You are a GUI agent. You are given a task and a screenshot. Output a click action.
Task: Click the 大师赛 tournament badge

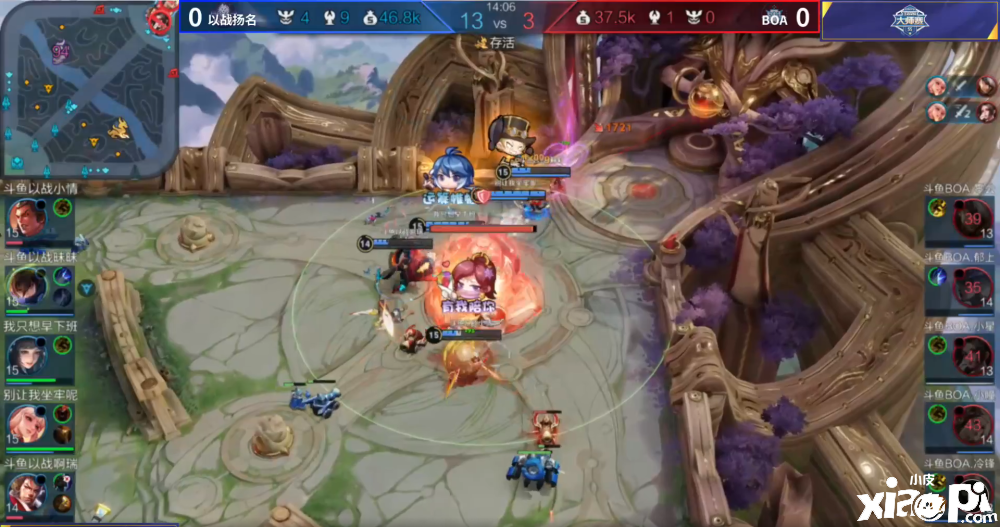[x=909, y=20]
